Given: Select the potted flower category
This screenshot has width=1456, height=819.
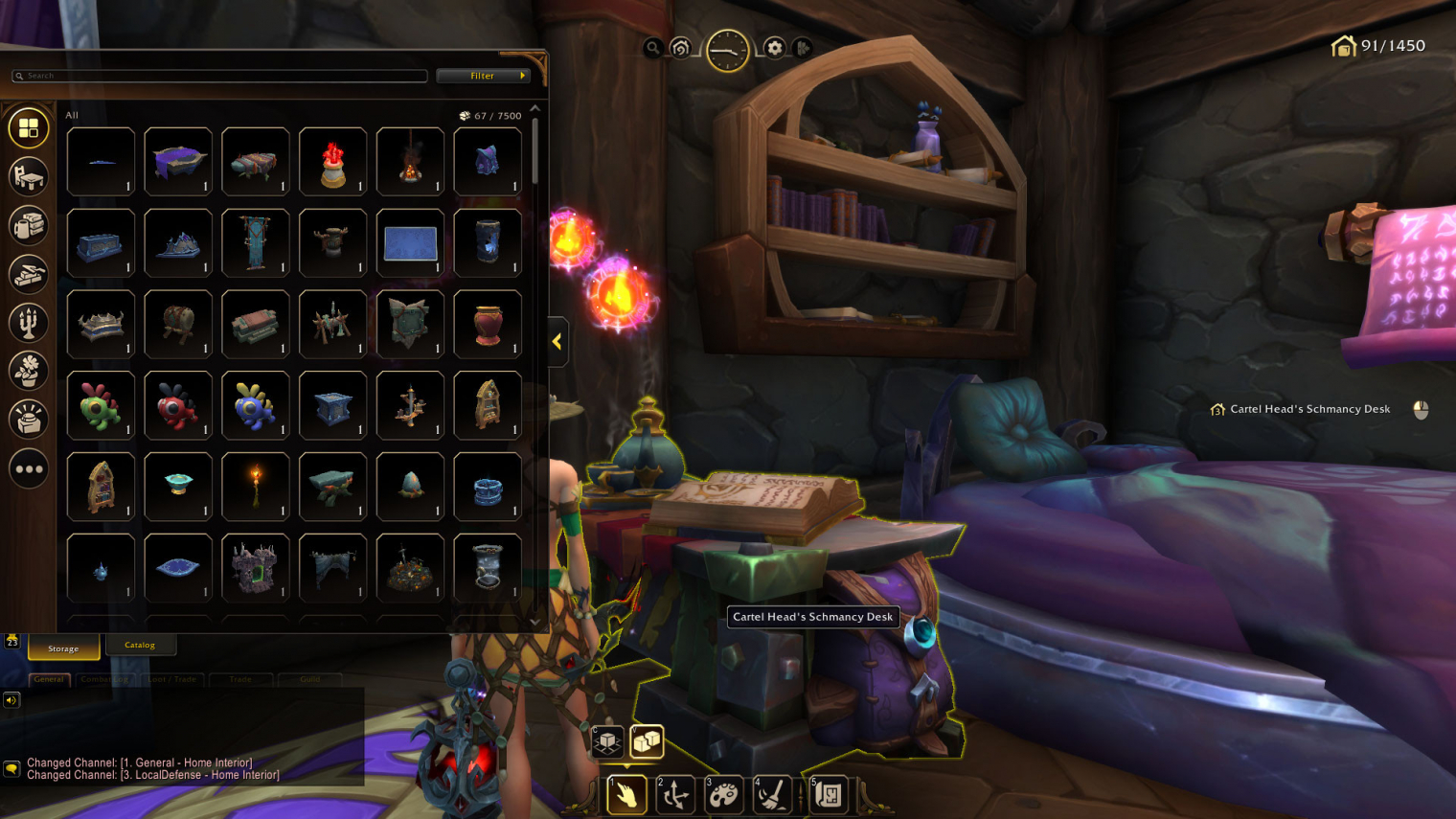Looking at the screenshot, I should [29, 371].
